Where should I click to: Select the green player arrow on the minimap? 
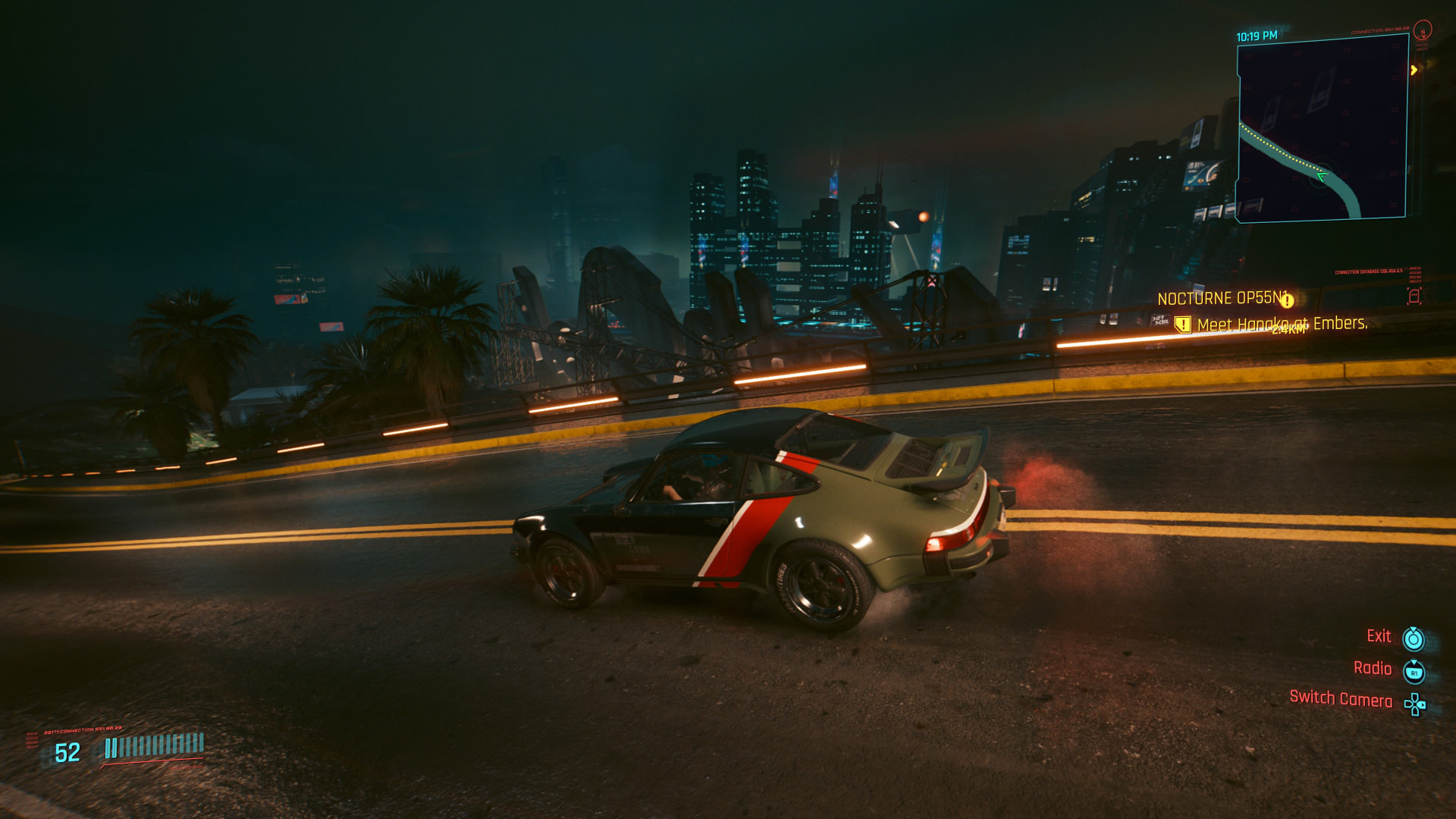(1321, 177)
